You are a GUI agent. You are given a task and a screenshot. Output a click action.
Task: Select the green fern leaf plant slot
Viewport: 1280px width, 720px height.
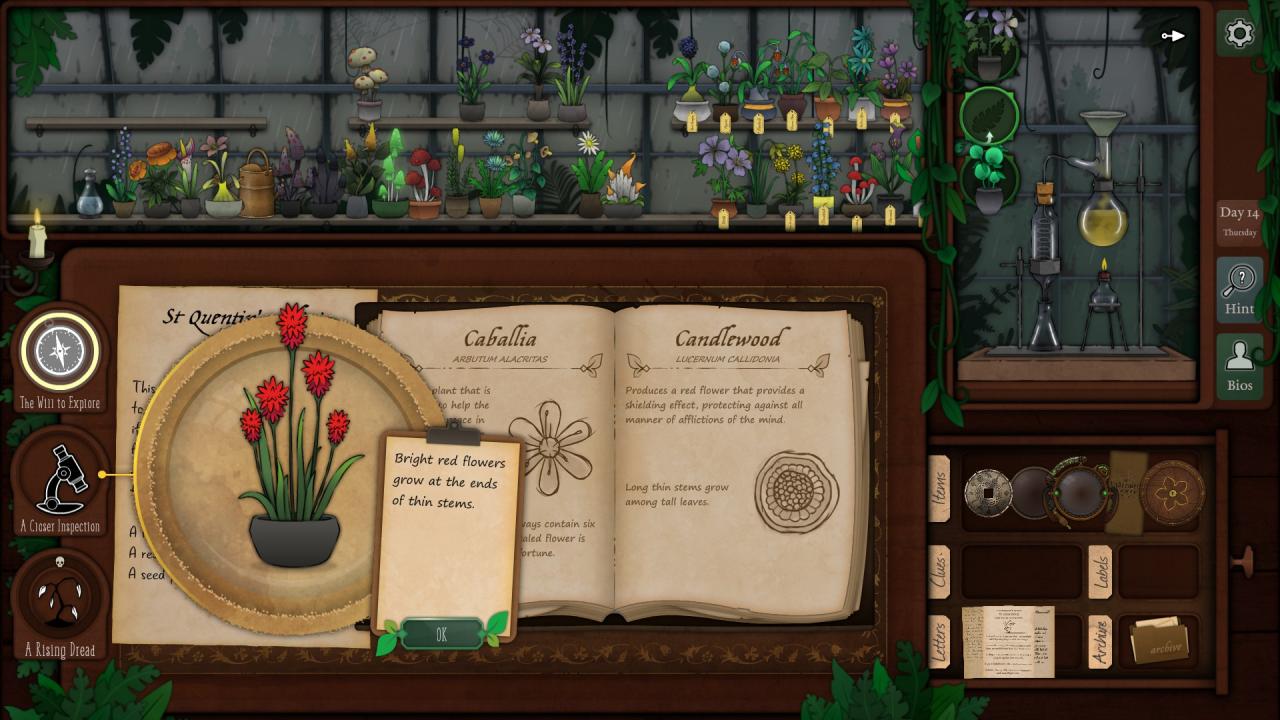988,116
